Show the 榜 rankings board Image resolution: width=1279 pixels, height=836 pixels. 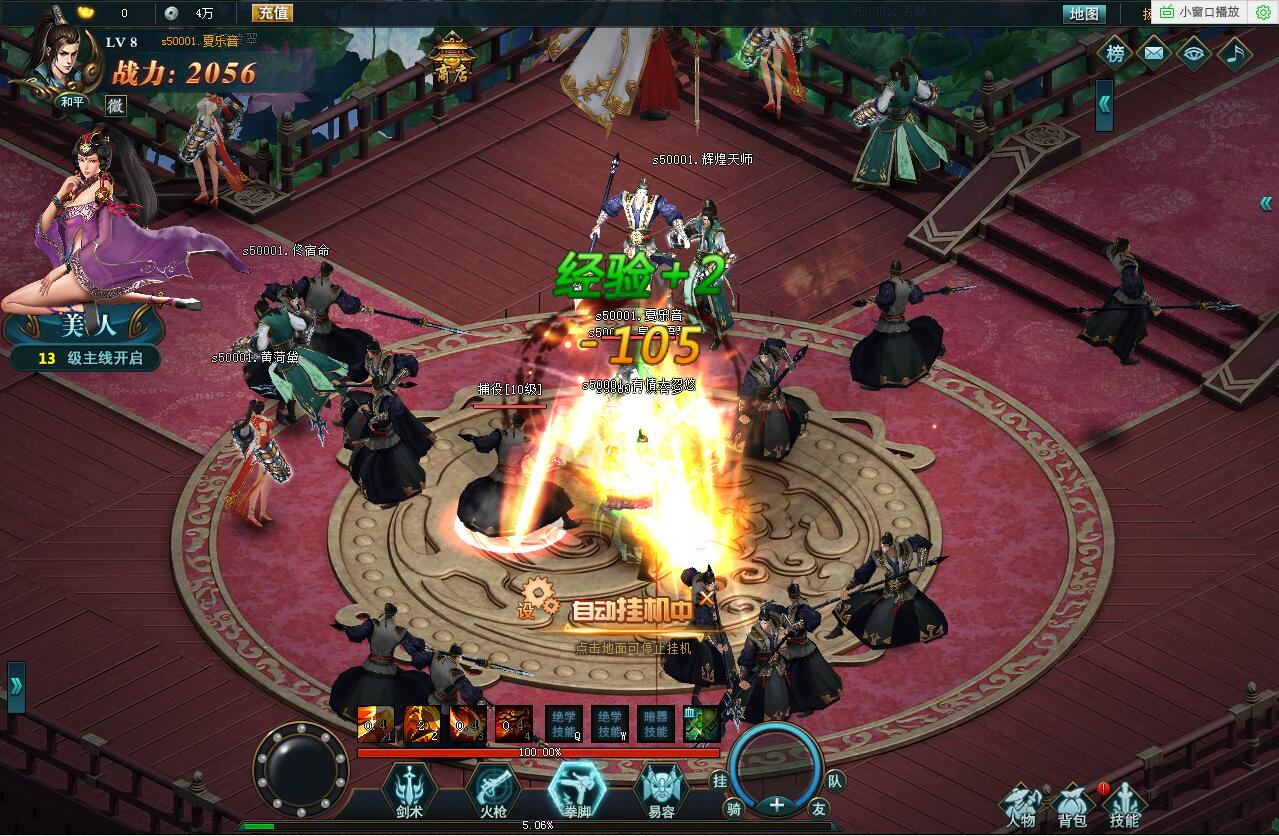1115,54
